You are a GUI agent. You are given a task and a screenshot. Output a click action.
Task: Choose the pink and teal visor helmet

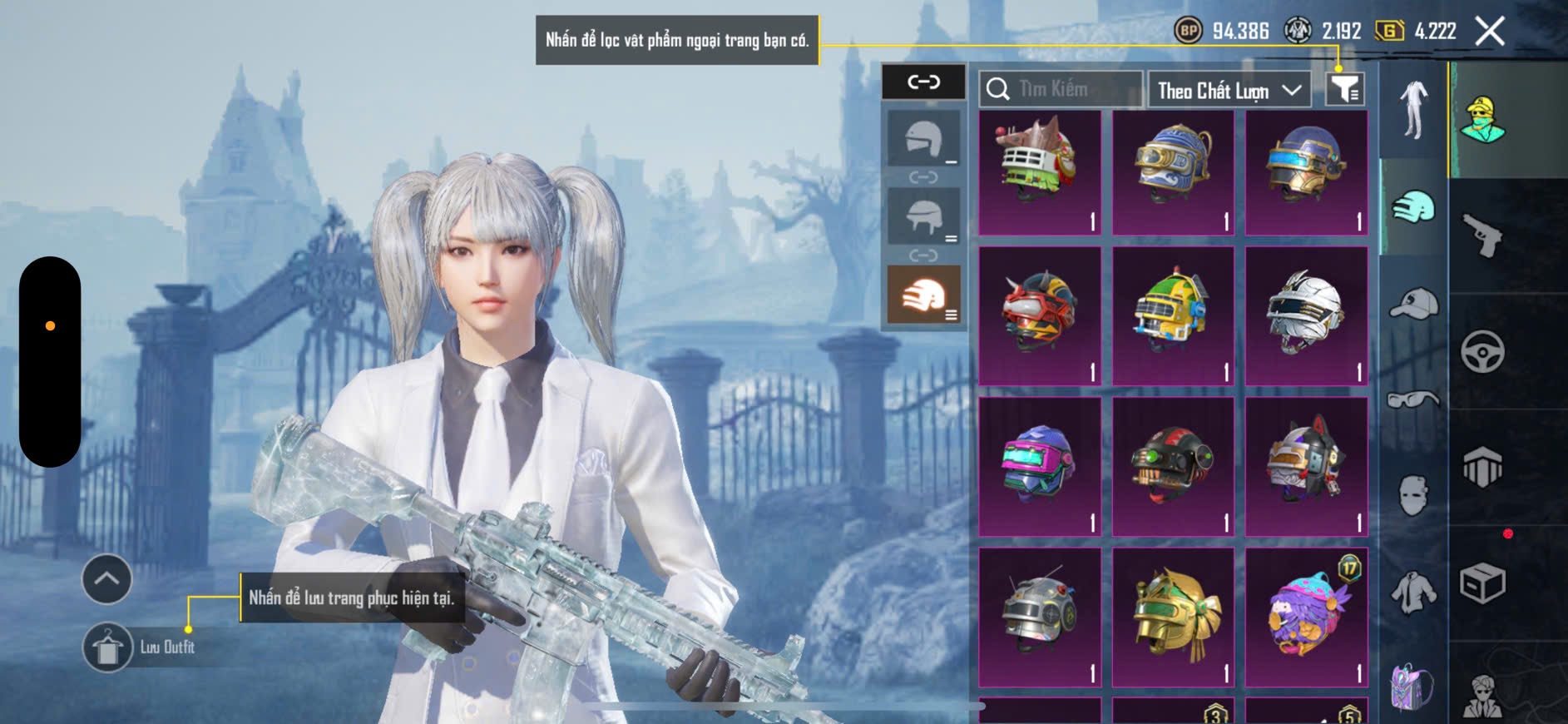1040,466
